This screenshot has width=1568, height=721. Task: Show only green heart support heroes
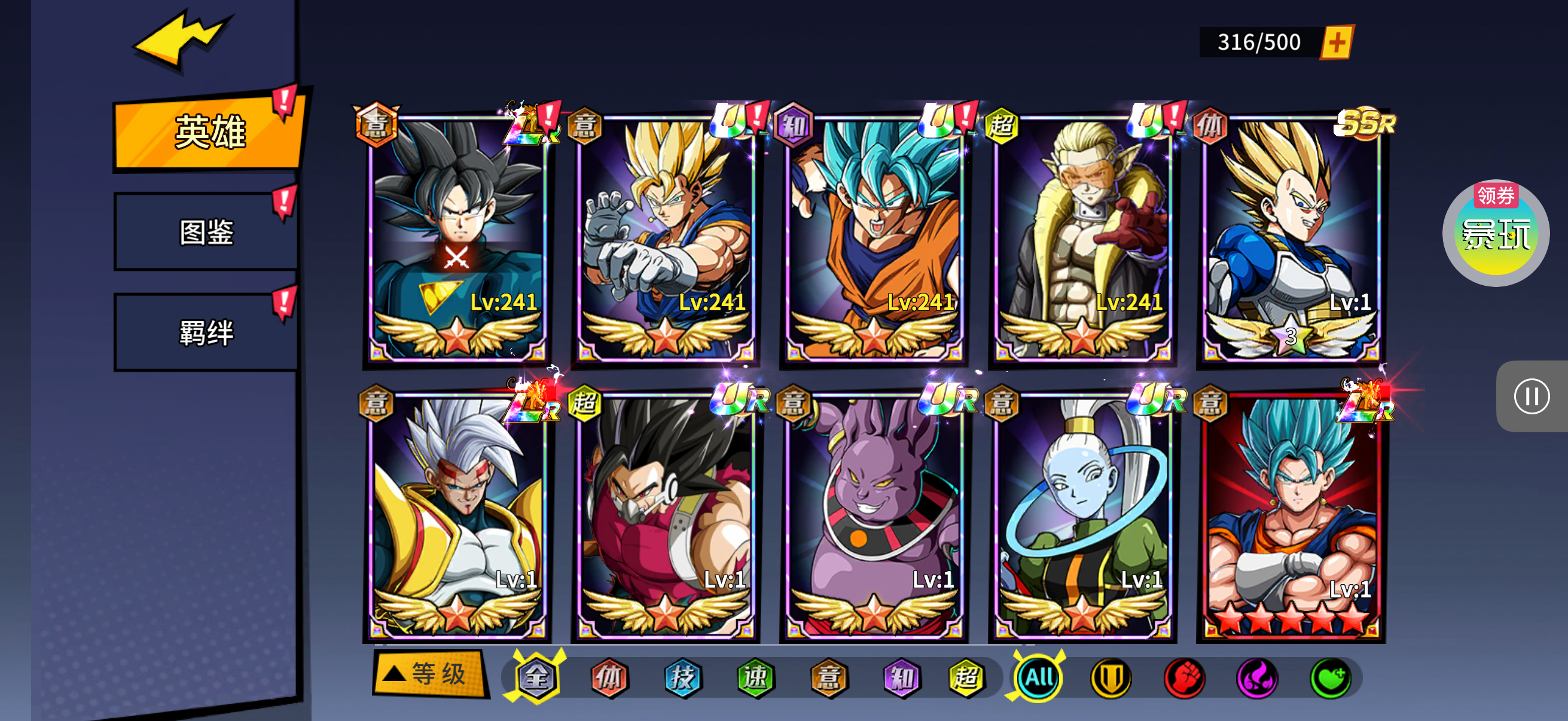1330,677
